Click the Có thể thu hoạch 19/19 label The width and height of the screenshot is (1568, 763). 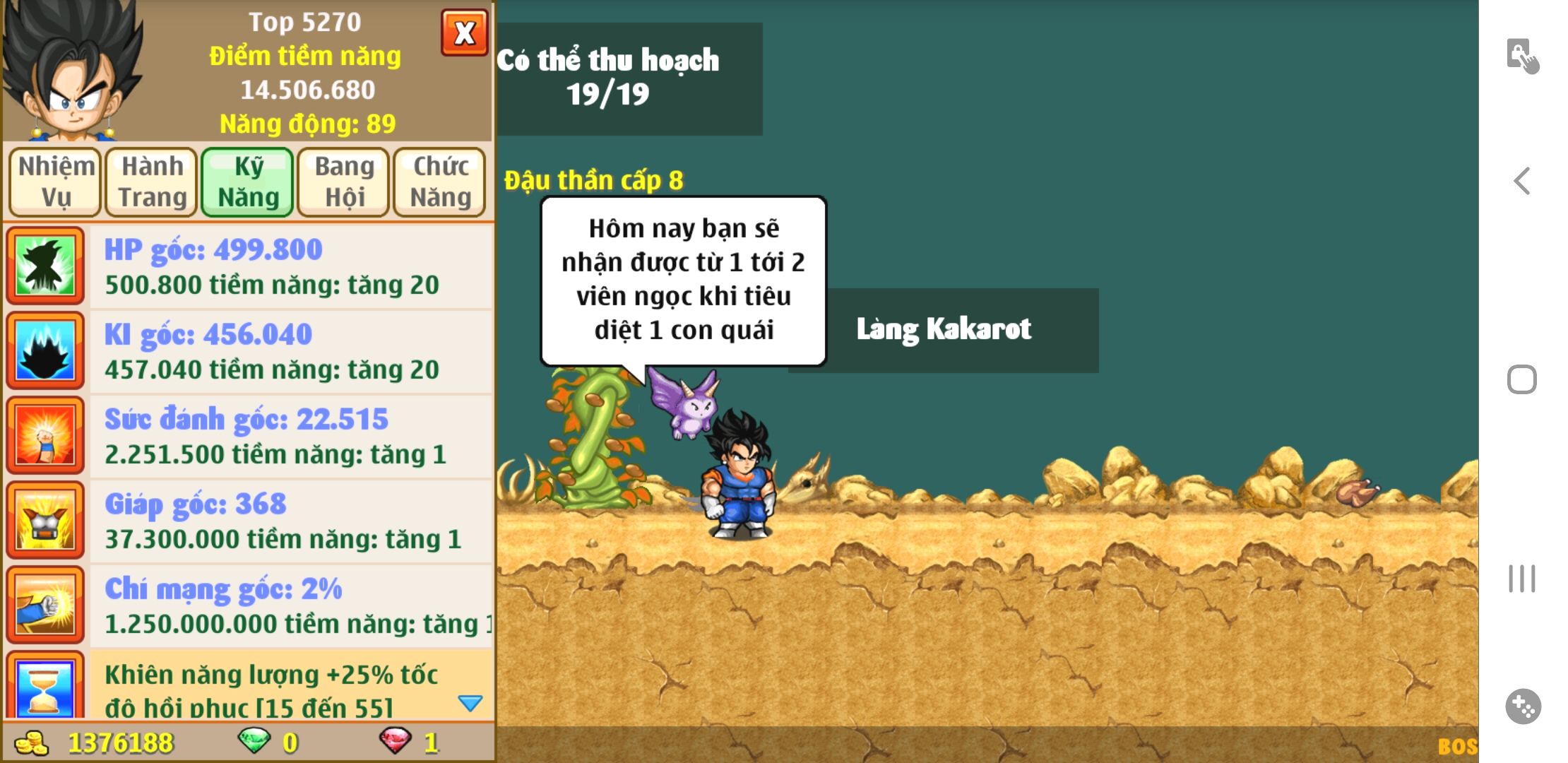click(x=629, y=78)
